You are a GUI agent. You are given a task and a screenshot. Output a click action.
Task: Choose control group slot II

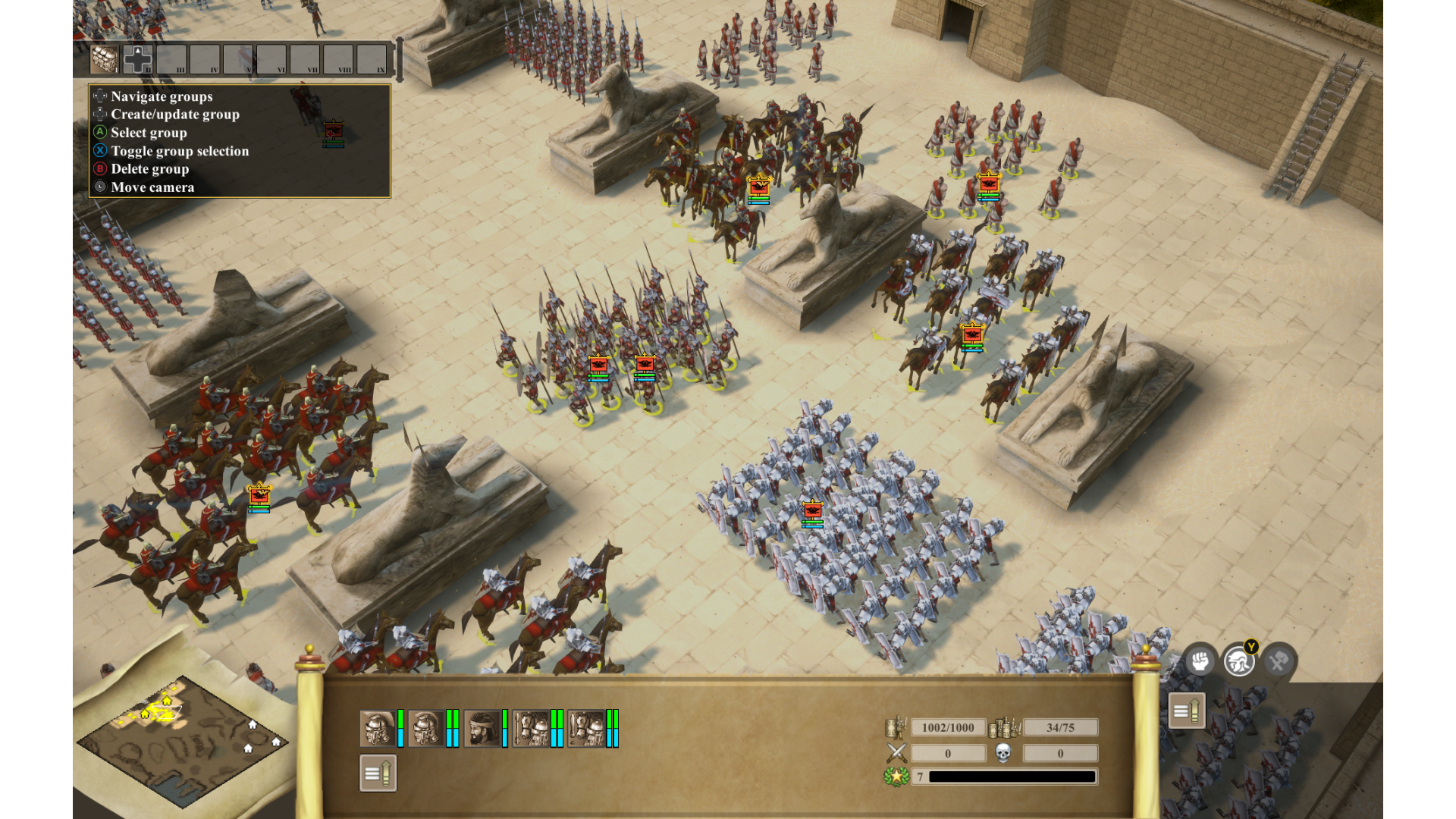point(138,59)
